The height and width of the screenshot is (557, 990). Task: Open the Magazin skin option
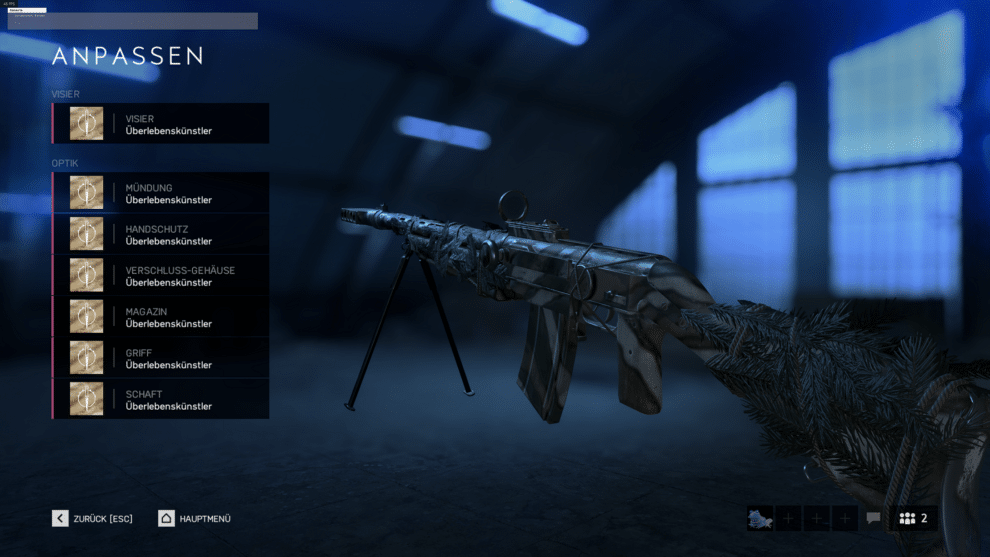pos(161,317)
